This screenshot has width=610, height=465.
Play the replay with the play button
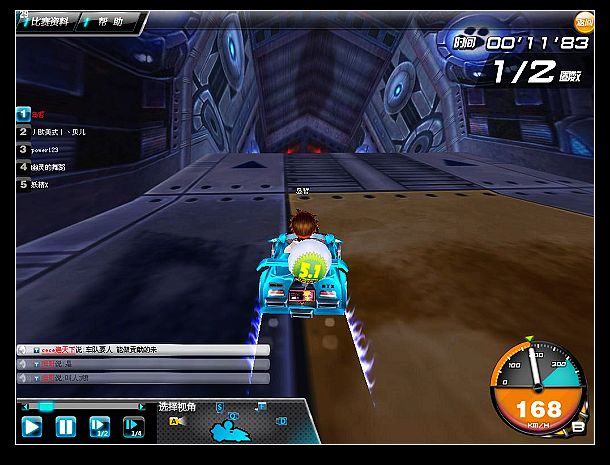32,427
